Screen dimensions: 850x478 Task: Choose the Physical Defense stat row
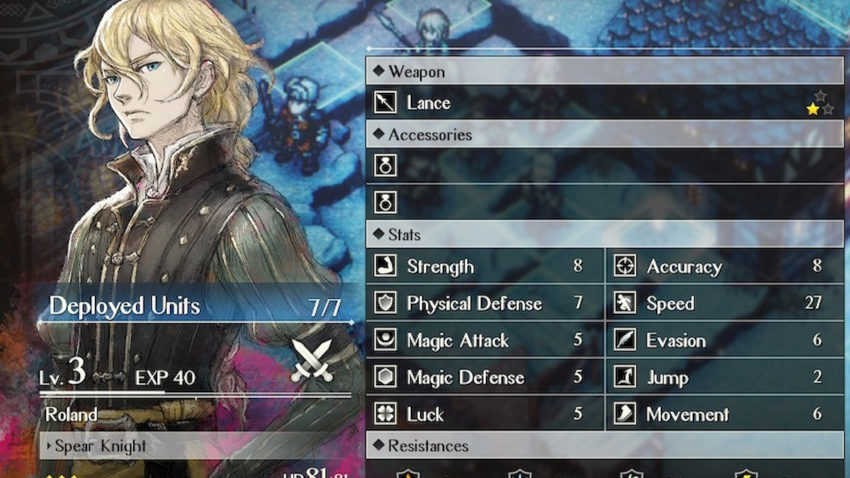[x=486, y=303]
